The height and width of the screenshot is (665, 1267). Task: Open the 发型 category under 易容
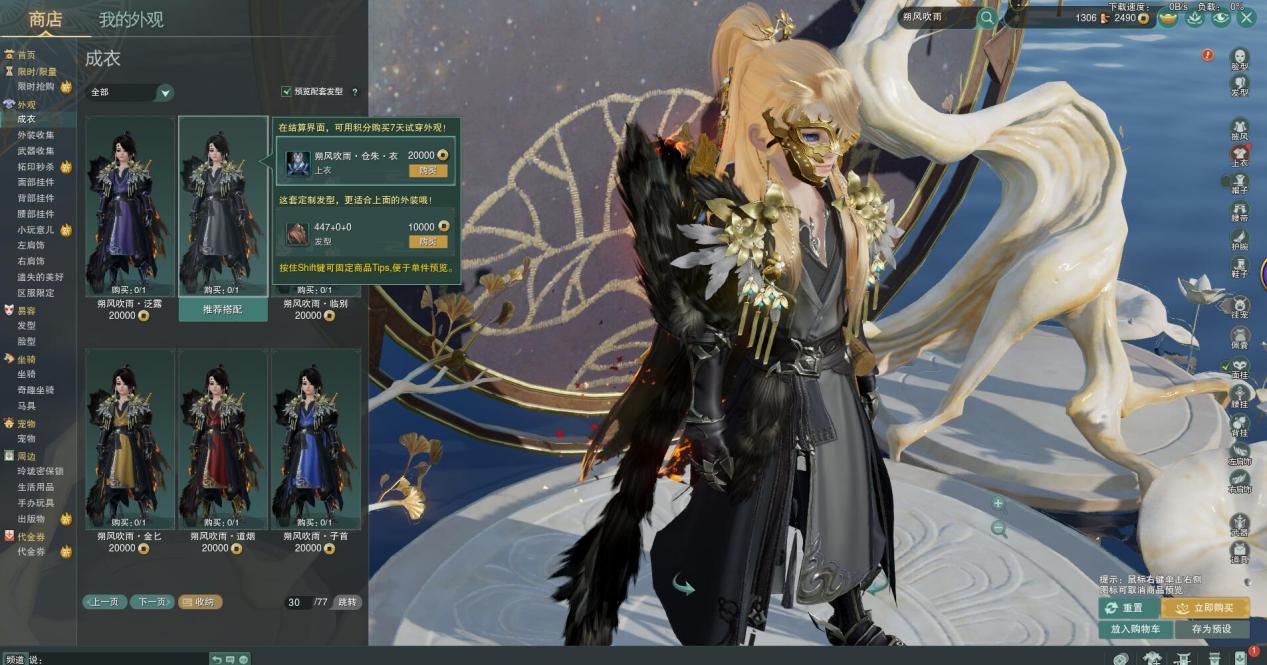tap(27, 326)
